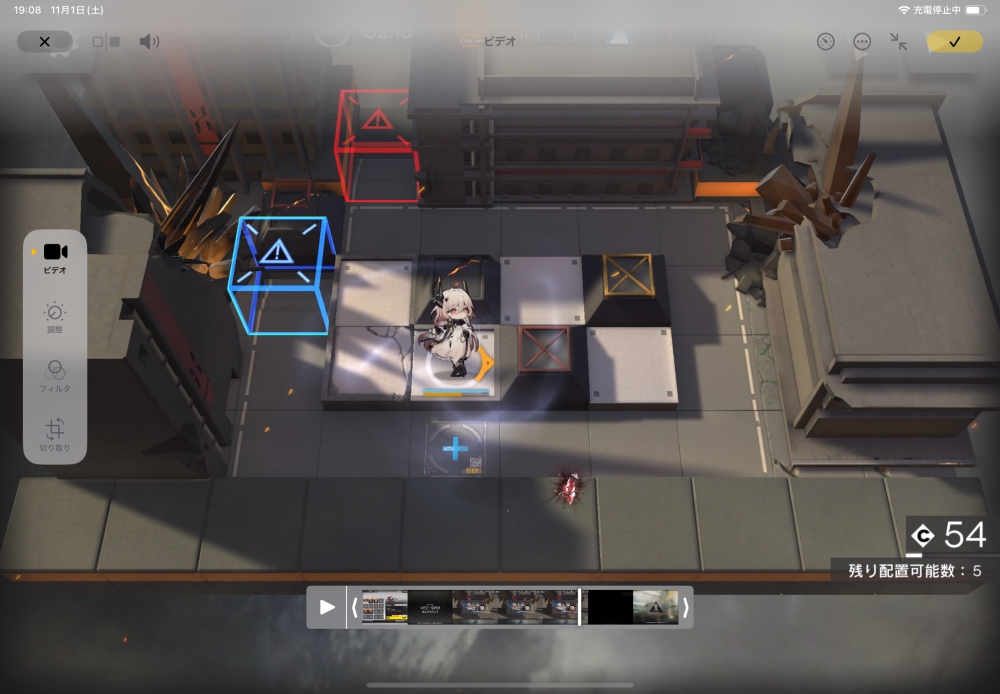This screenshot has width=1000, height=694.
Task: Open the フィルタ filter tab
Action: click(x=56, y=376)
